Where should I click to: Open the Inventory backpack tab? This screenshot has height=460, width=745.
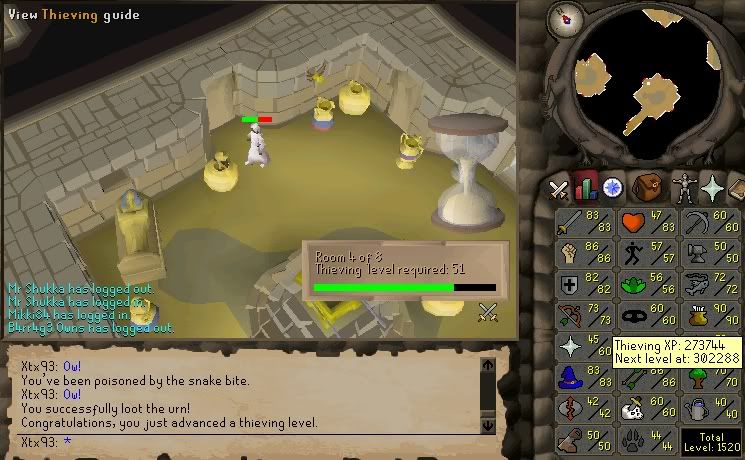651,187
